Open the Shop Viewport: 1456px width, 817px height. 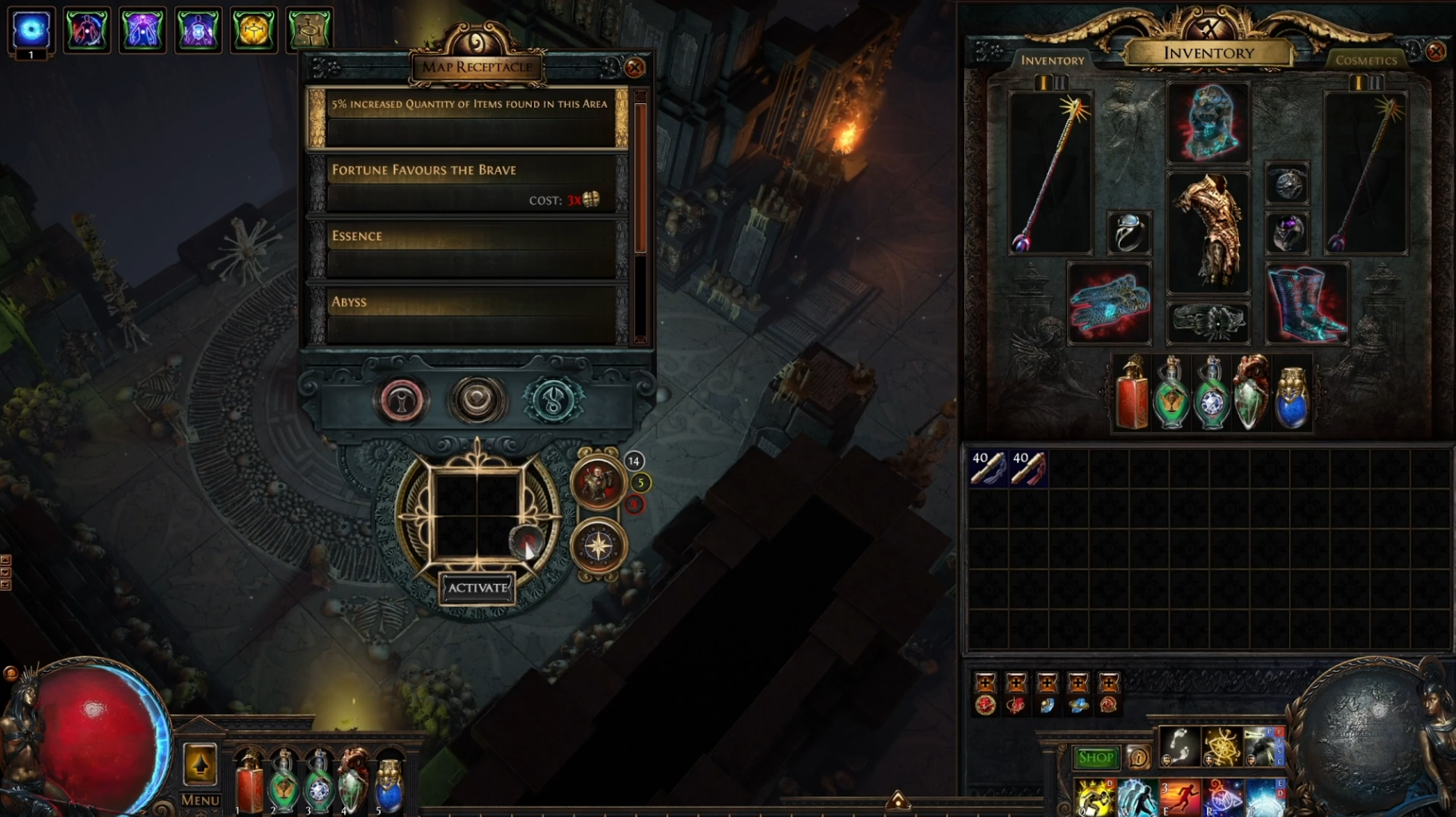point(1095,757)
